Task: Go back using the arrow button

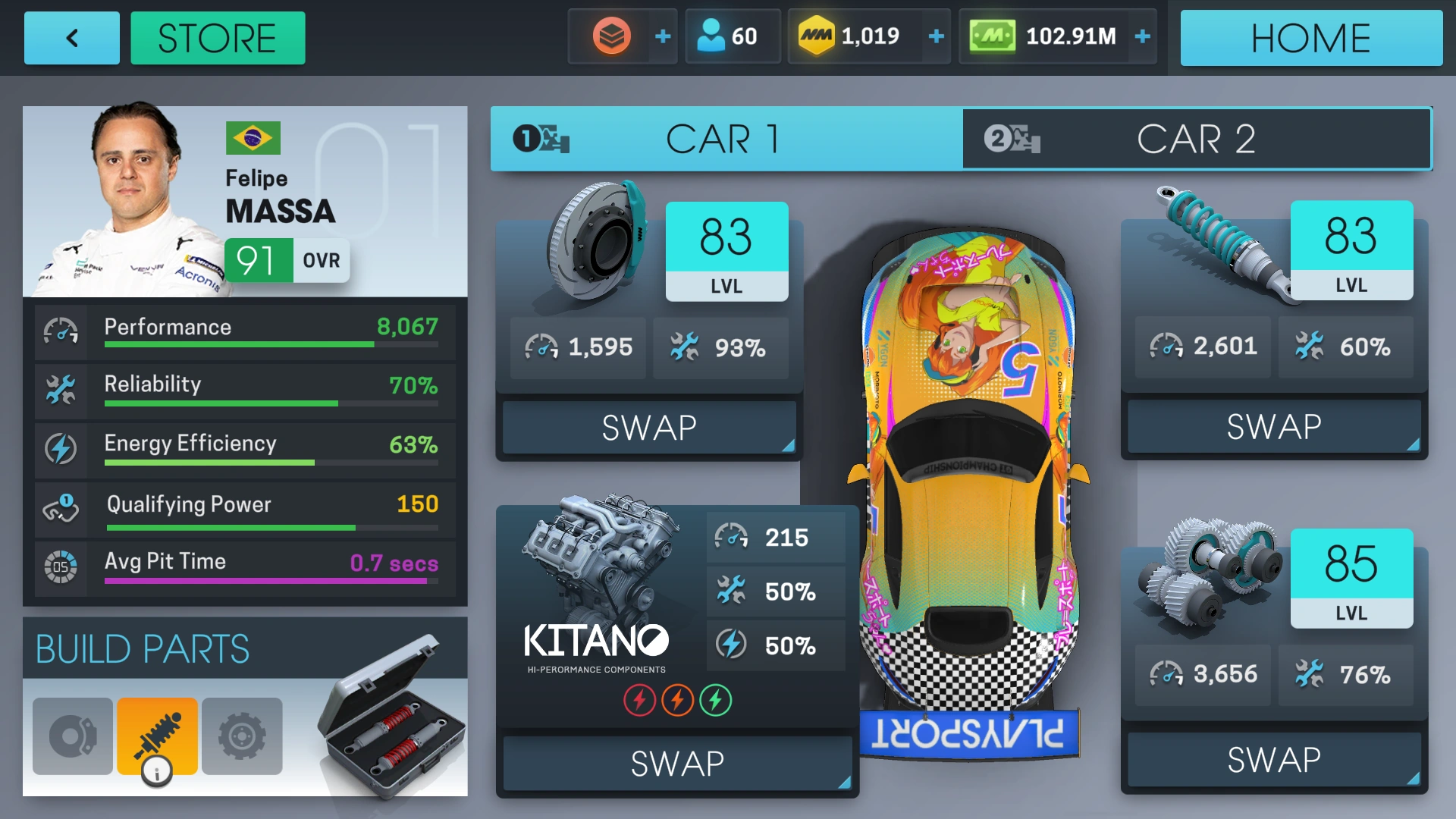Action: coord(72,38)
